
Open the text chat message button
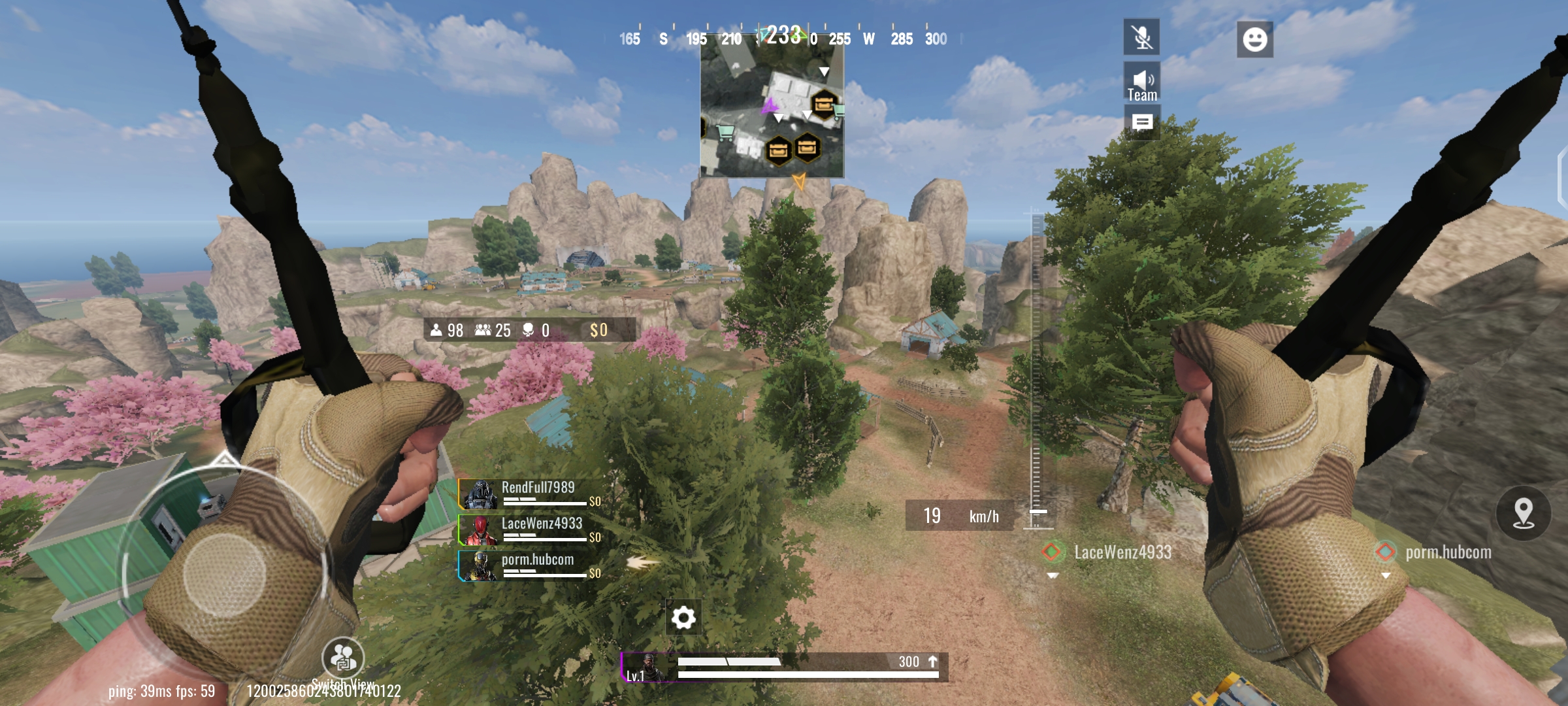[1141, 123]
